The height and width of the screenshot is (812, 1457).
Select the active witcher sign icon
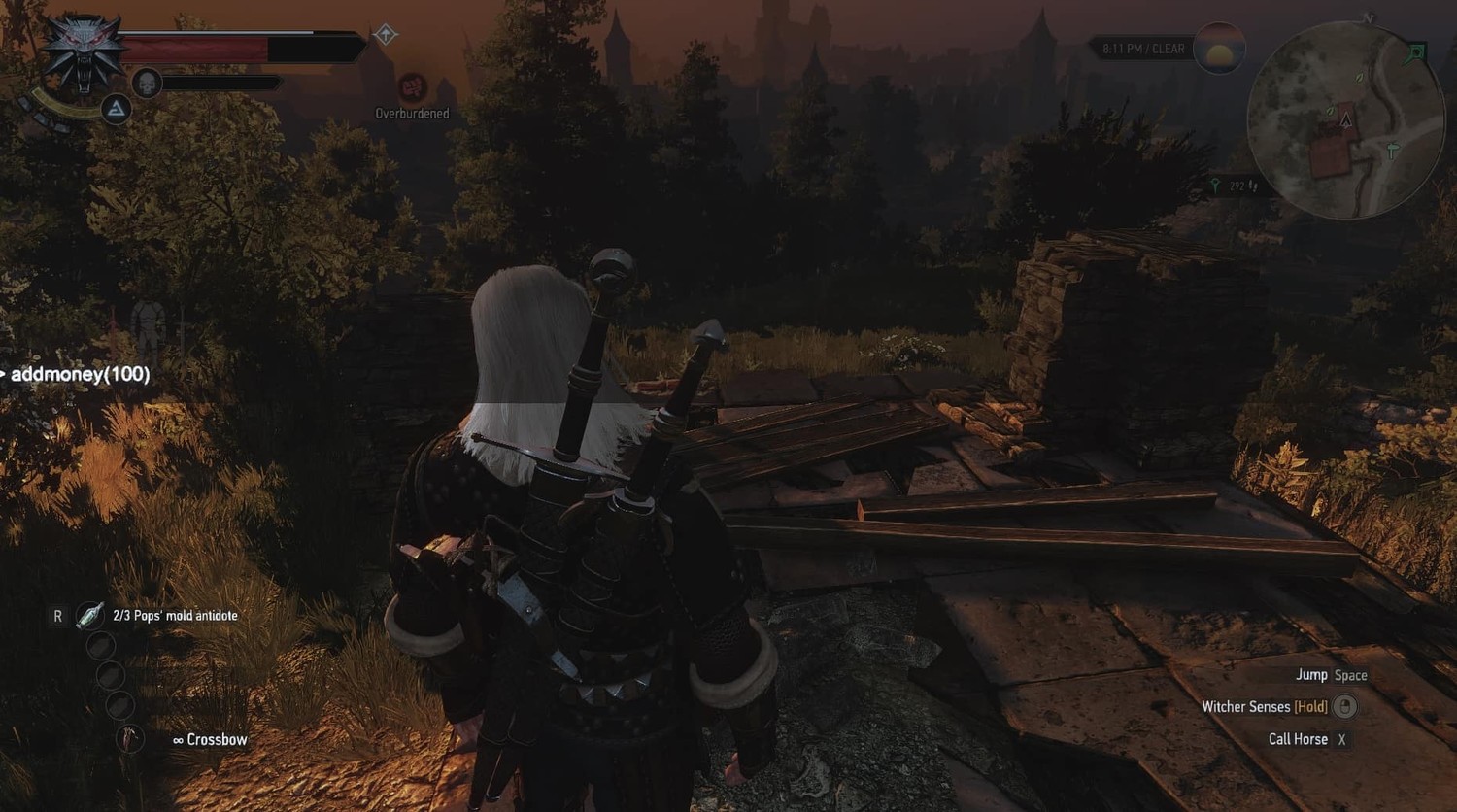116,109
